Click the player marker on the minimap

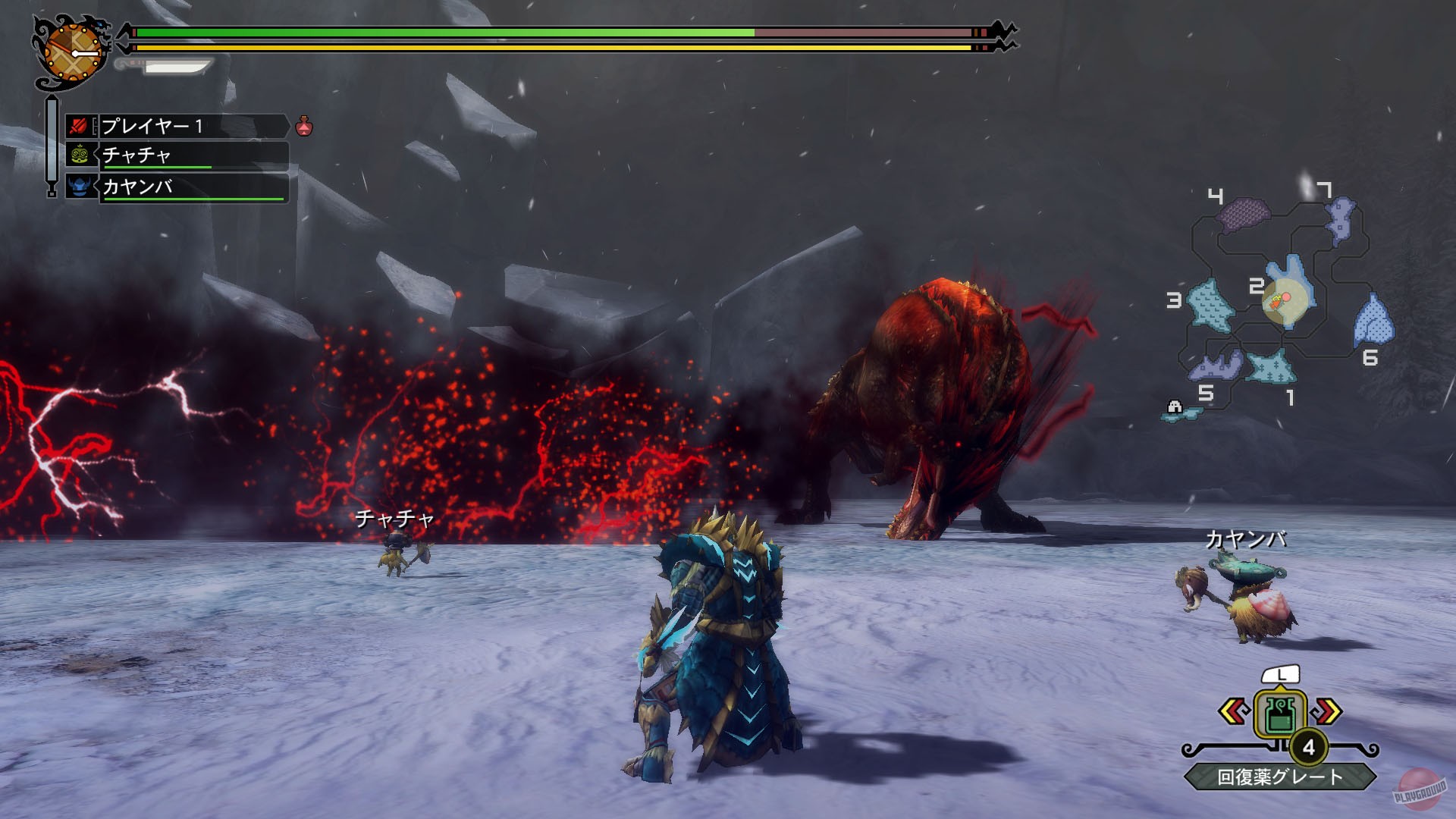click(x=1280, y=300)
